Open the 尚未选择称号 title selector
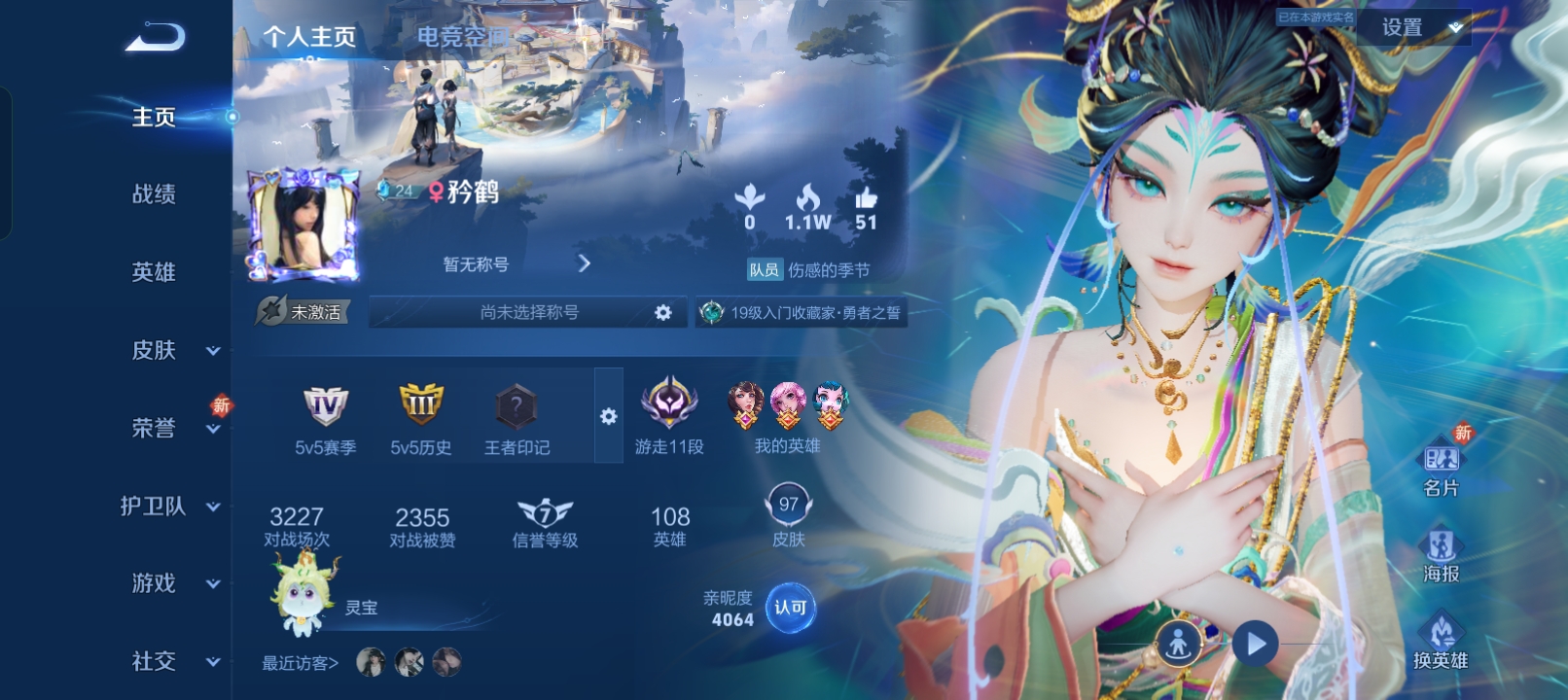This screenshot has height=700, width=1568. 529,312
